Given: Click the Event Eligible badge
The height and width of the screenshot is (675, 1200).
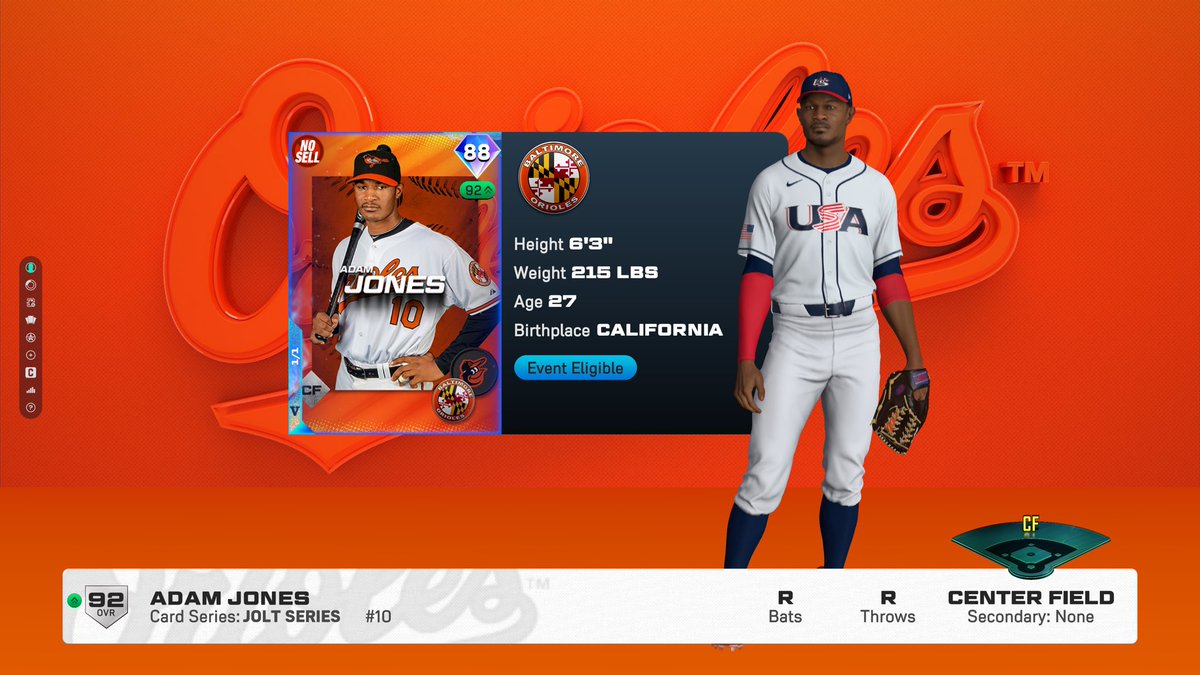Looking at the screenshot, I should [575, 368].
